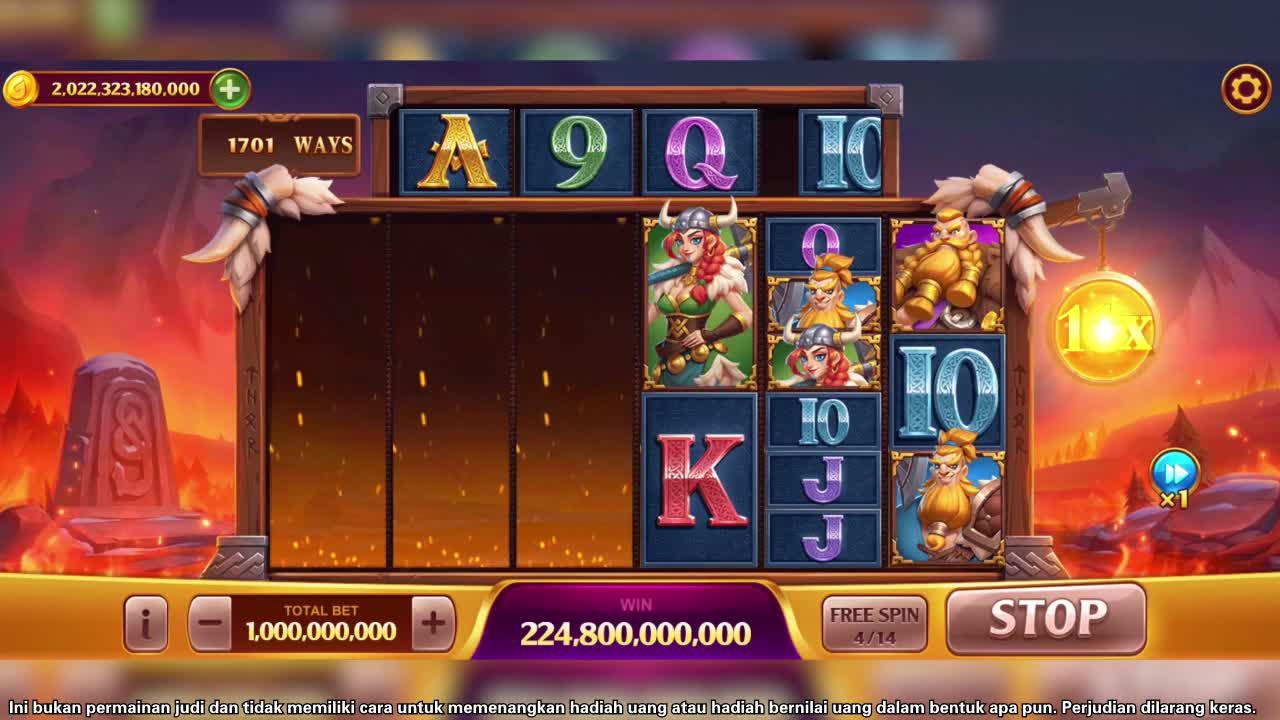1280x720 pixels.
Task: Add coins with the green plus button
Action: pyautogui.click(x=229, y=89)
